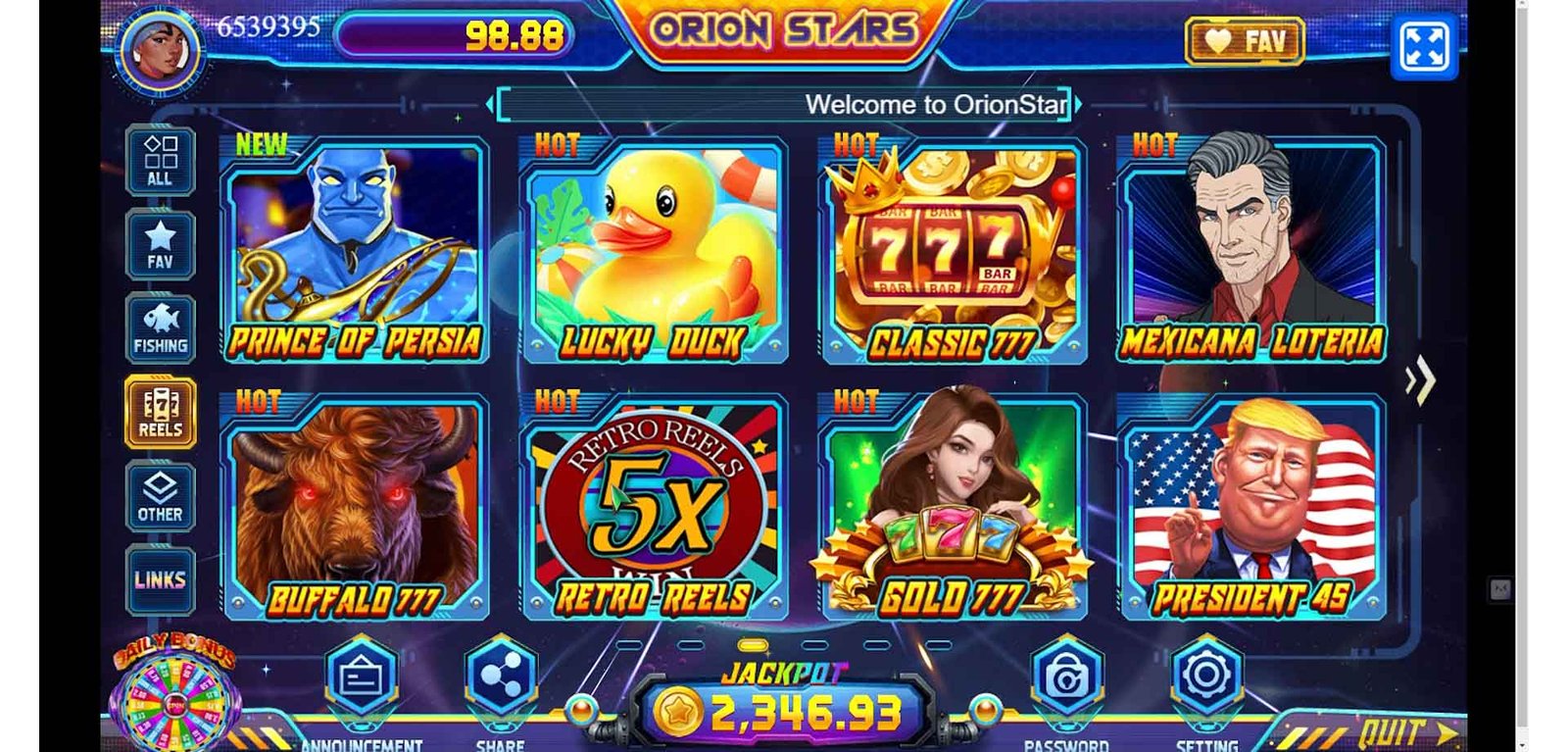Viewport: 1568px width, 752px height.
Task: Open Mexicana Loteria game
Action: 1251,250
